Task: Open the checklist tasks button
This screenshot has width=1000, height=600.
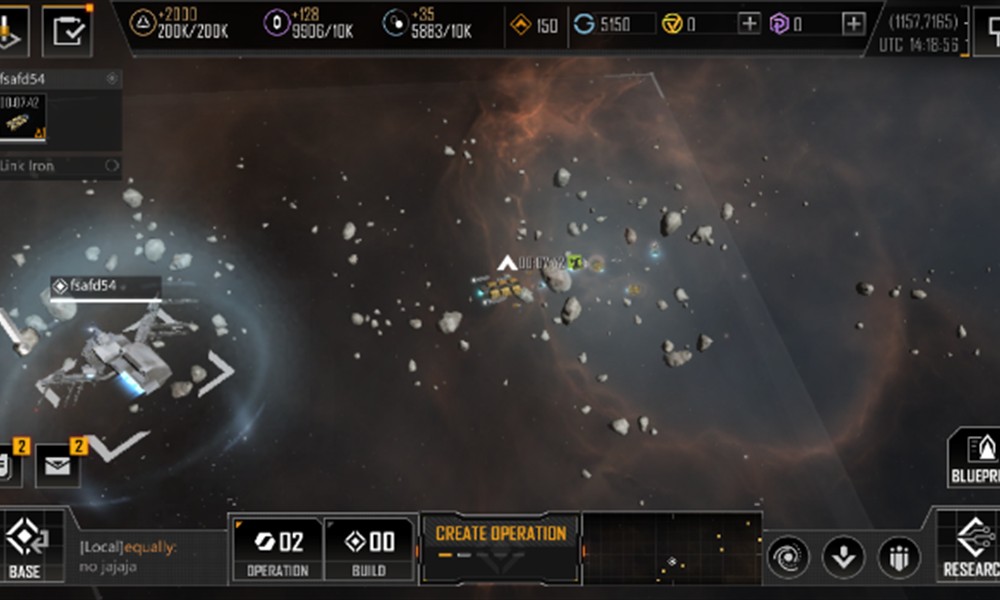Action: tap(68, 29)
